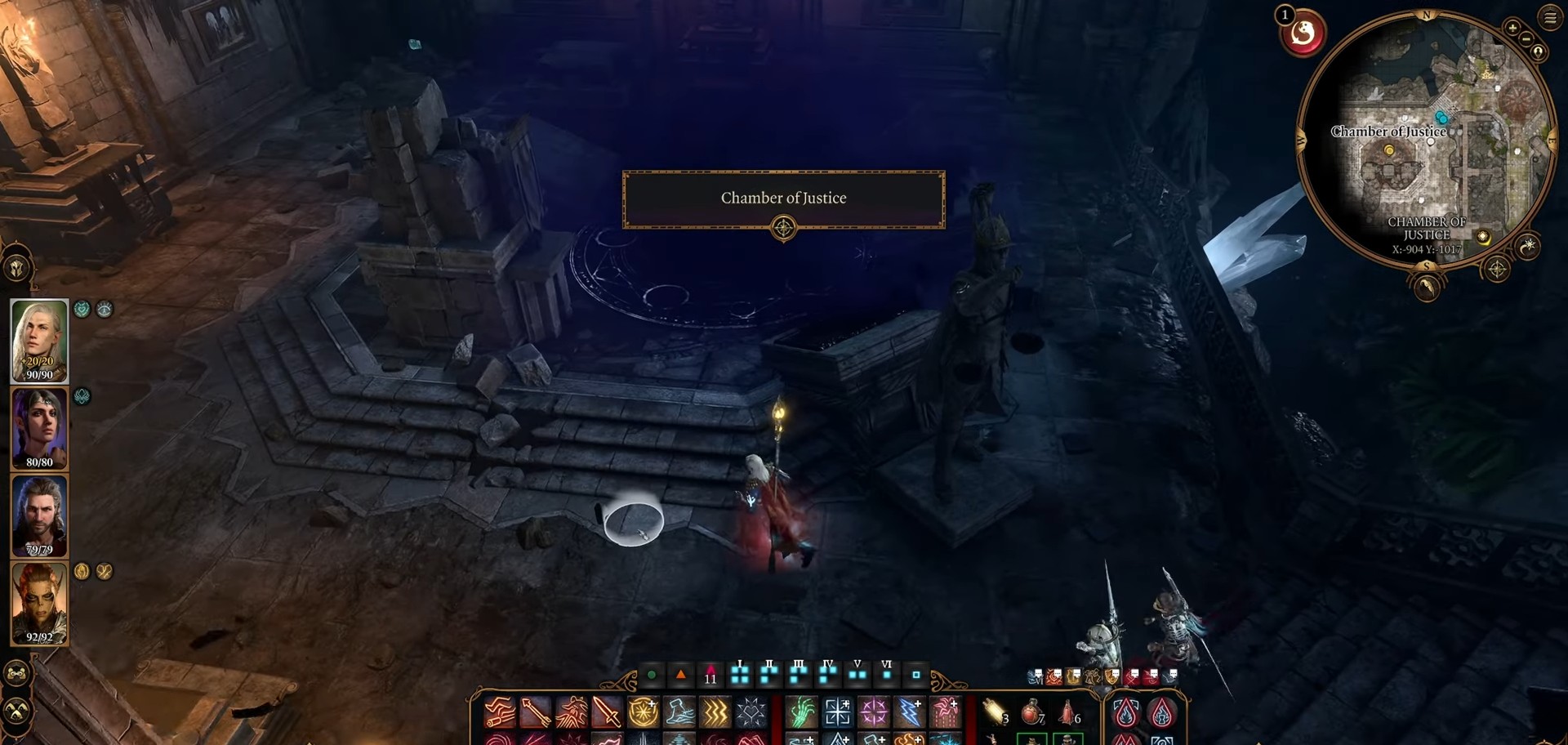Select the red-haired tattooed companion portrait

click(x=39, y=603)
